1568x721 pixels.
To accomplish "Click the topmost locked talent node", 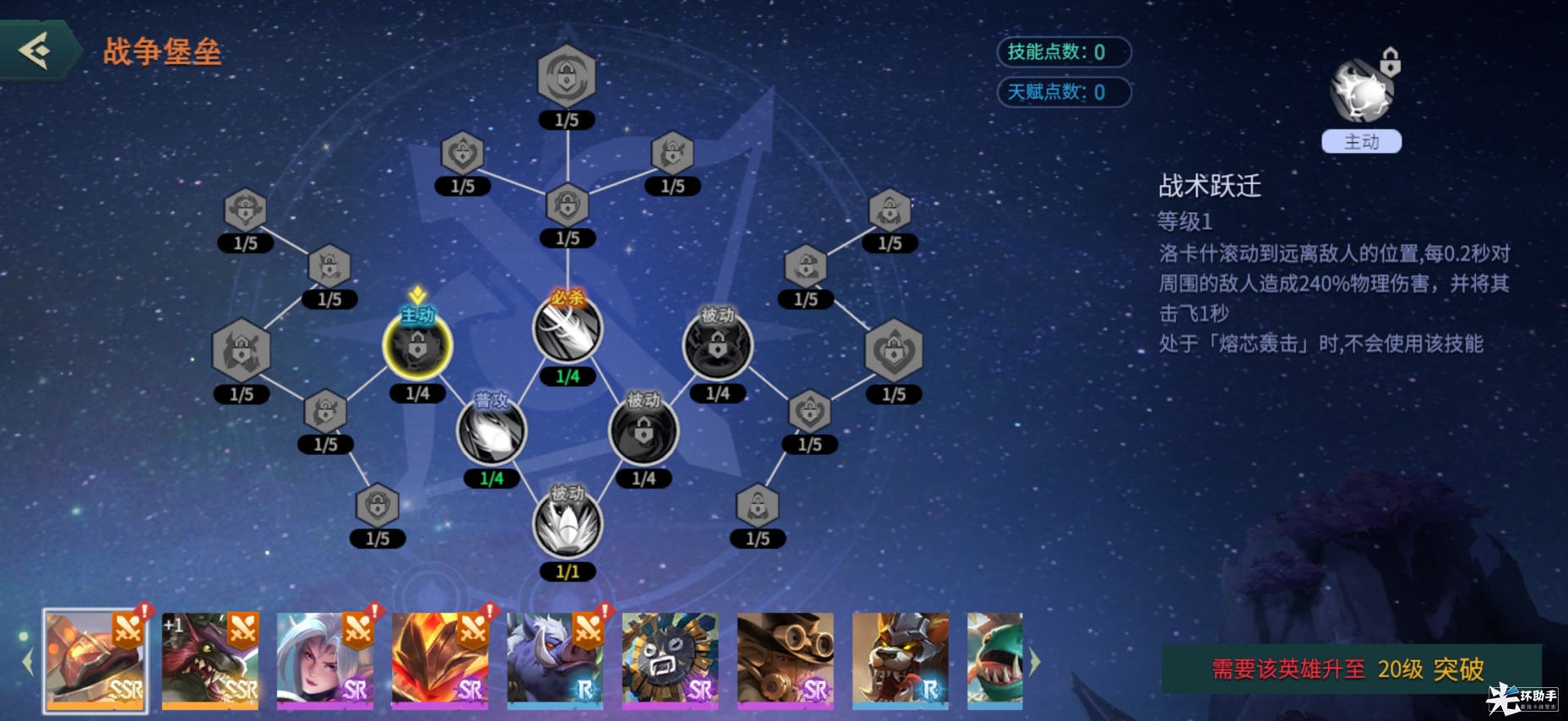I will (x=567, y=77).
